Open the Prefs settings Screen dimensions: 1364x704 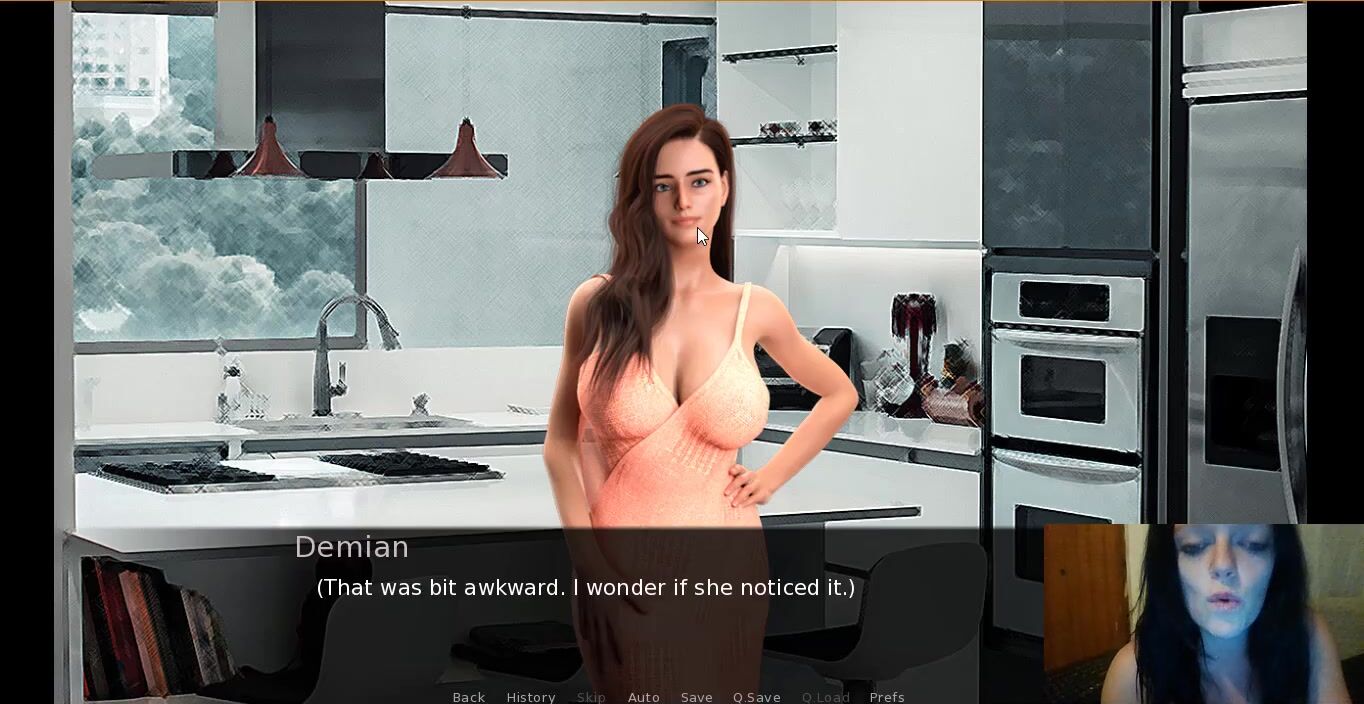click(x=886, y=697)
